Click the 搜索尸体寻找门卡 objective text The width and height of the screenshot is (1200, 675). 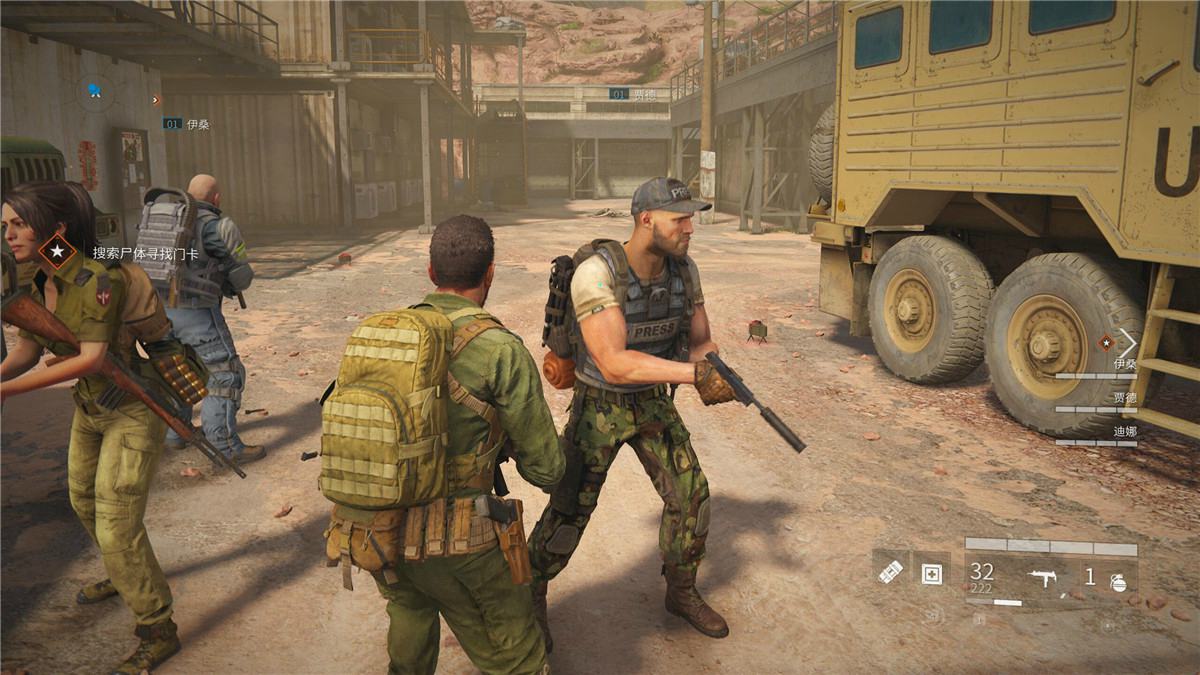pyautogui.click(x=145, y=253)
